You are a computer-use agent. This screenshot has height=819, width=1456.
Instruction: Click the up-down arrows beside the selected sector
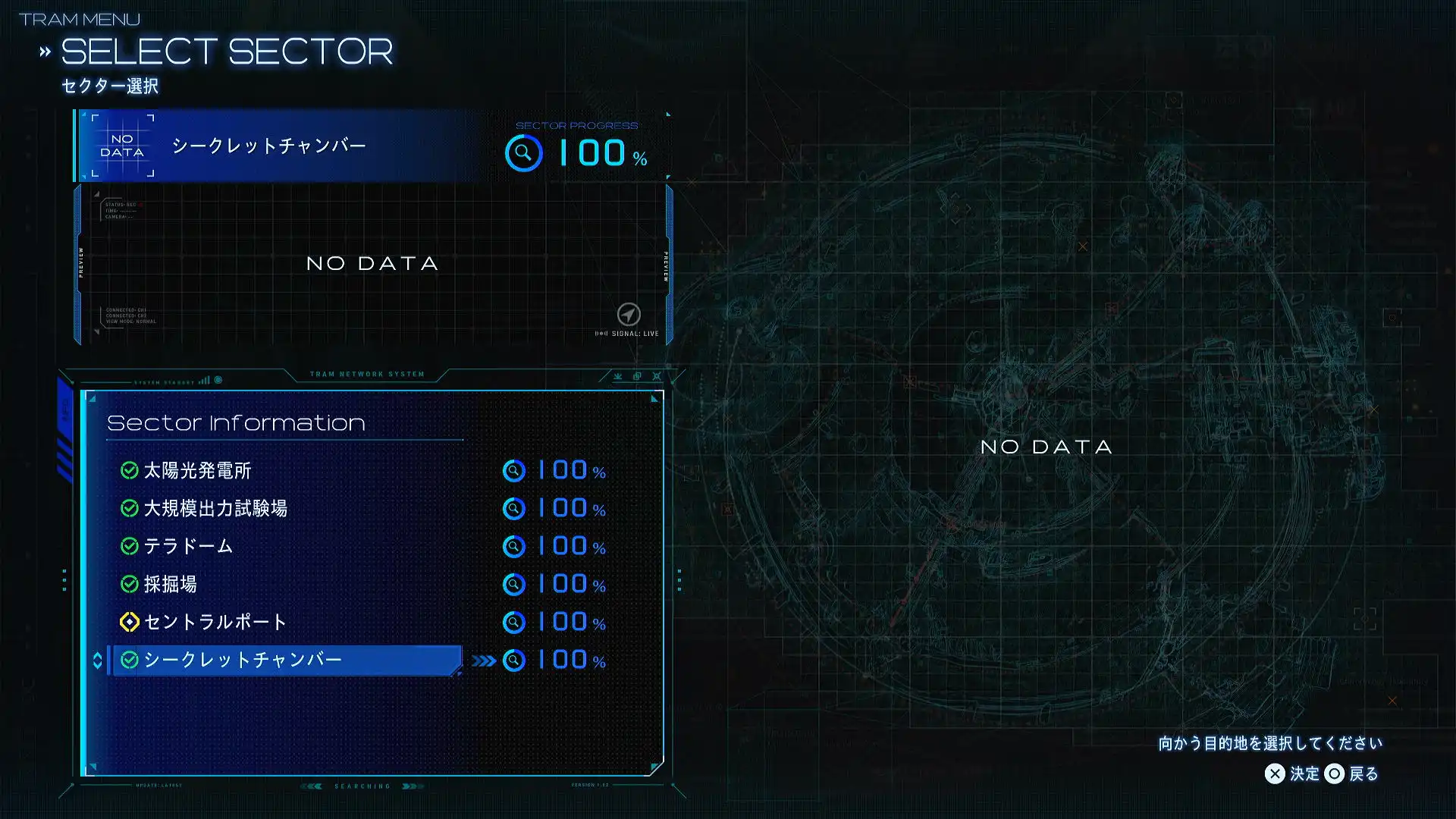(x=97, y=660)
